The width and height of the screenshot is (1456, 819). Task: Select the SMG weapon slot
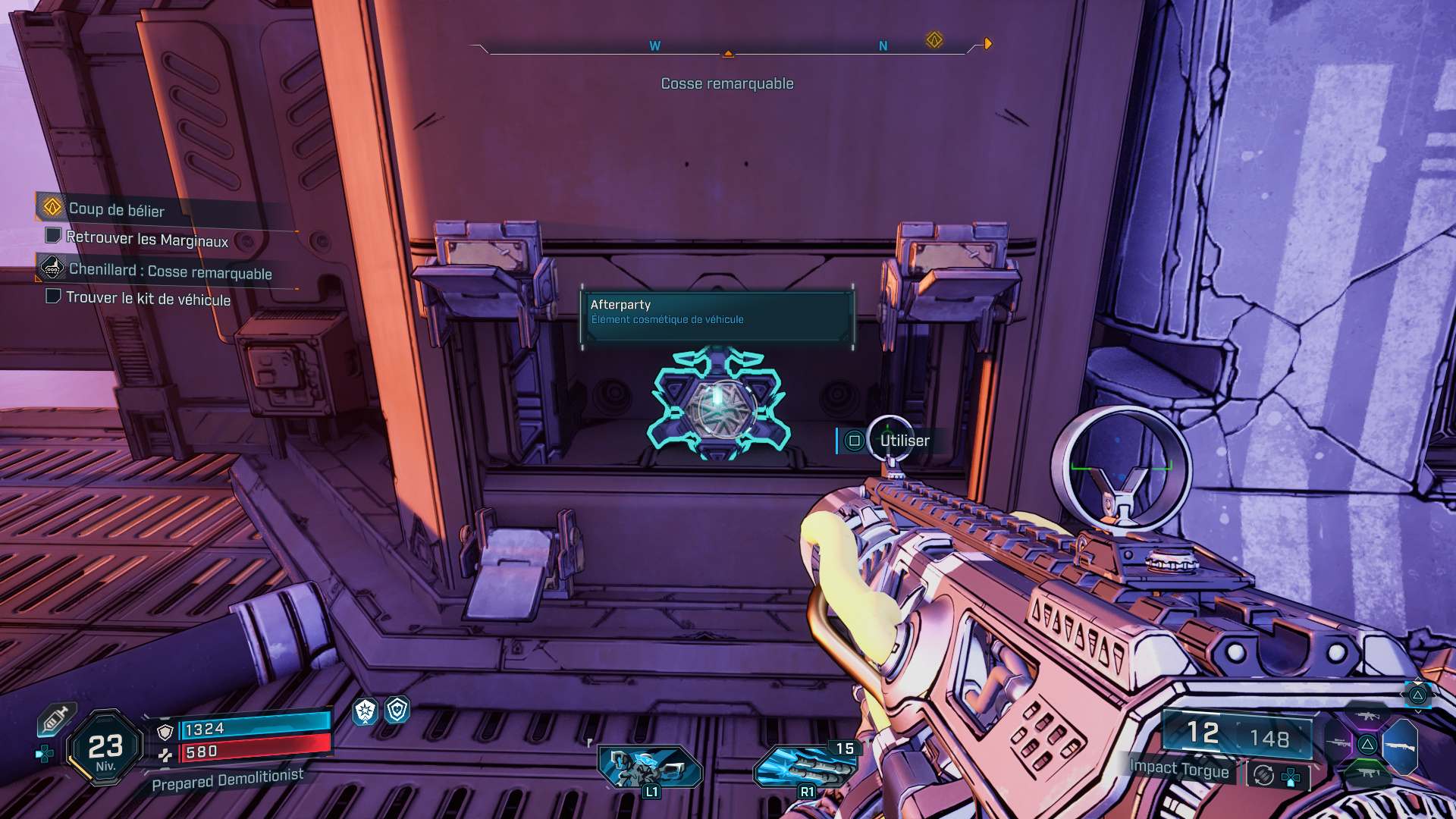pos(1368,773)
